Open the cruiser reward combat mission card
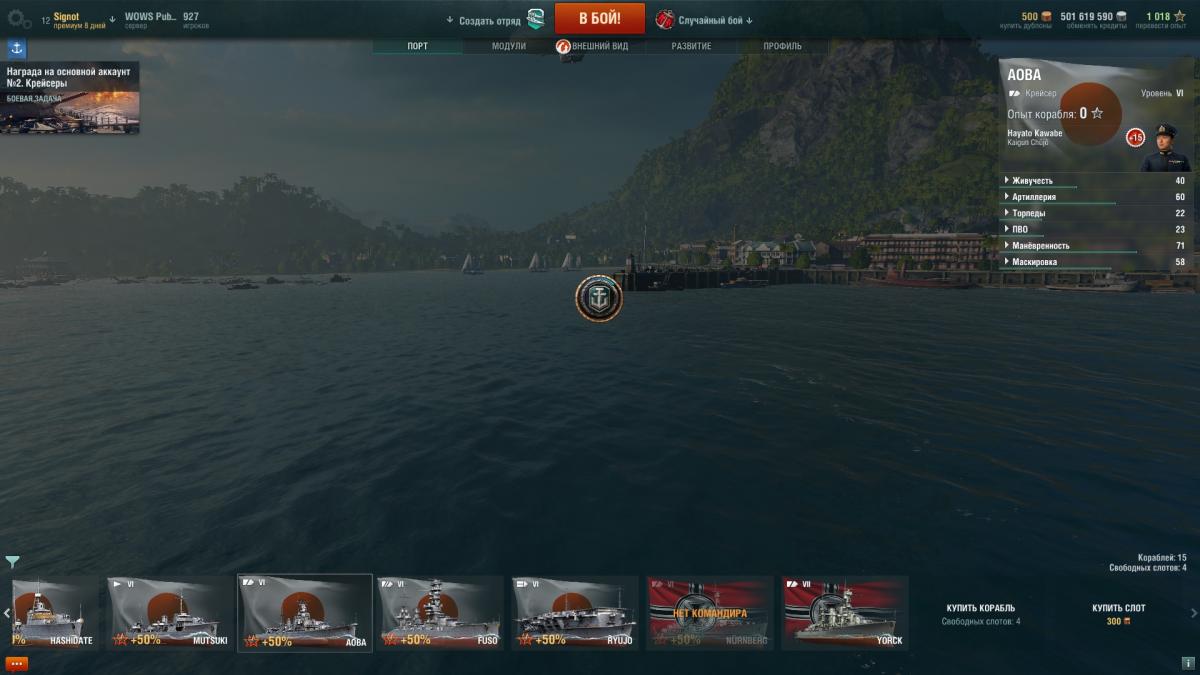 [x=70, y=98]
